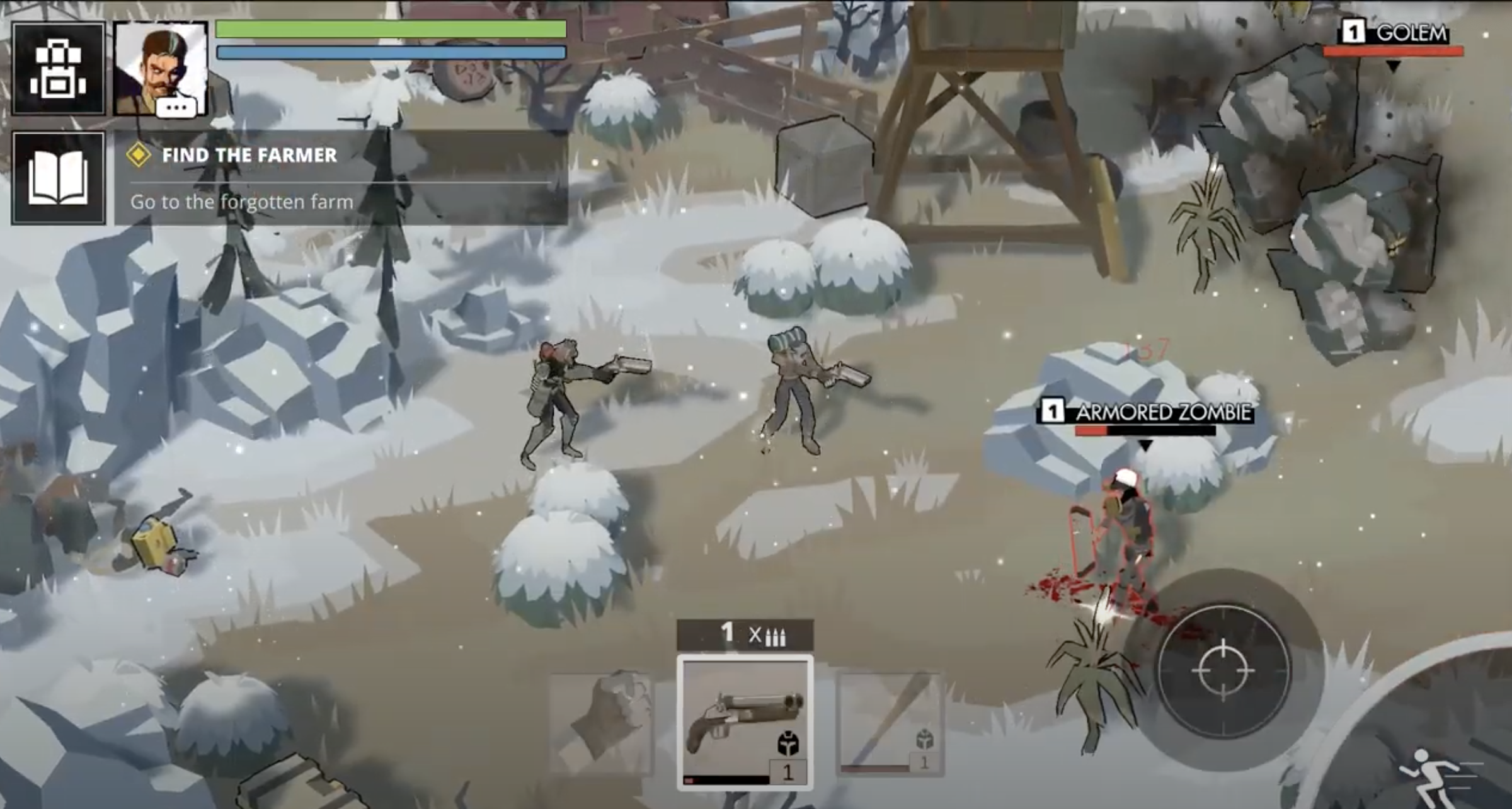Tap the green player health bar
Image resolution: width=1512 pixels, height=809 pixels.
tap(391, 28)
